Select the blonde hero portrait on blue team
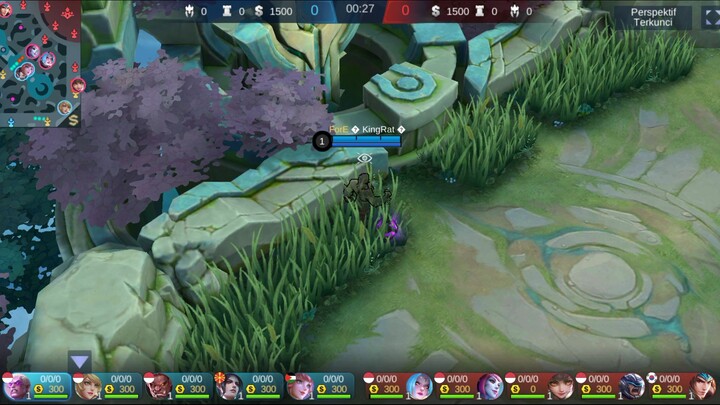This screenshot has width=720, height=405. [88, 386]
